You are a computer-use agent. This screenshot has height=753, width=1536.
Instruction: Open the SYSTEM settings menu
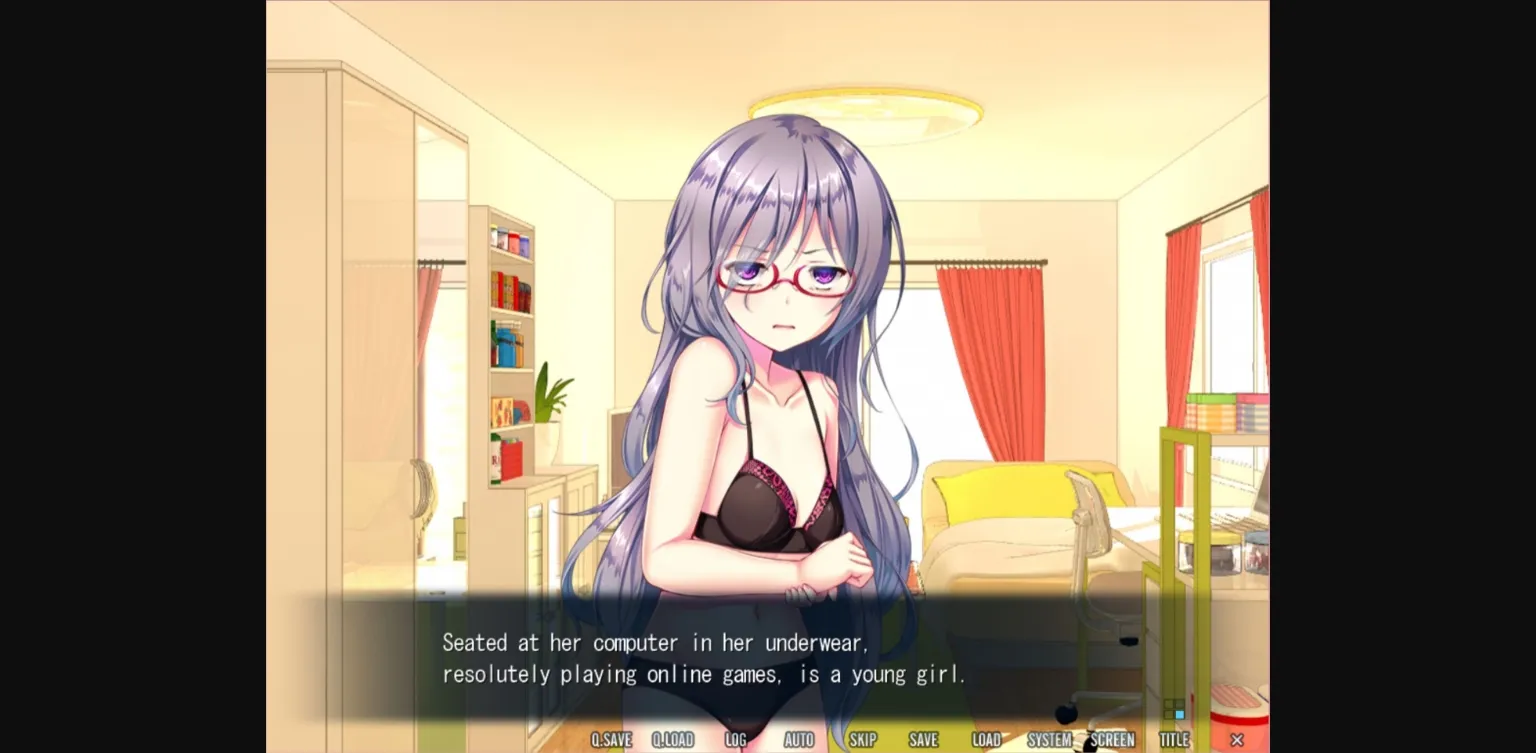point(1048,739)
